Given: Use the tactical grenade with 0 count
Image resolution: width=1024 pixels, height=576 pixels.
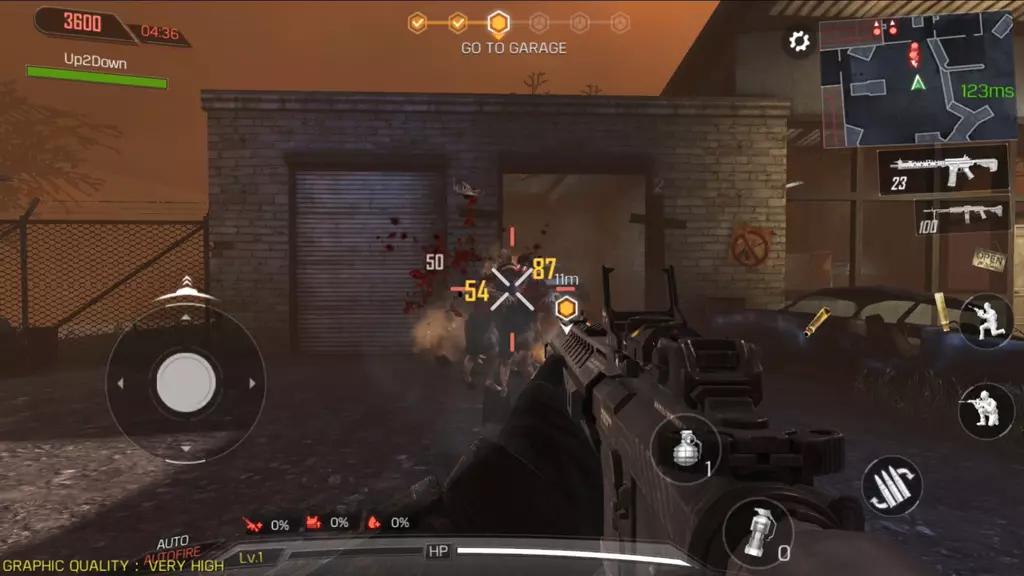Looking at the screenshot, I should [x=757, y=532].
